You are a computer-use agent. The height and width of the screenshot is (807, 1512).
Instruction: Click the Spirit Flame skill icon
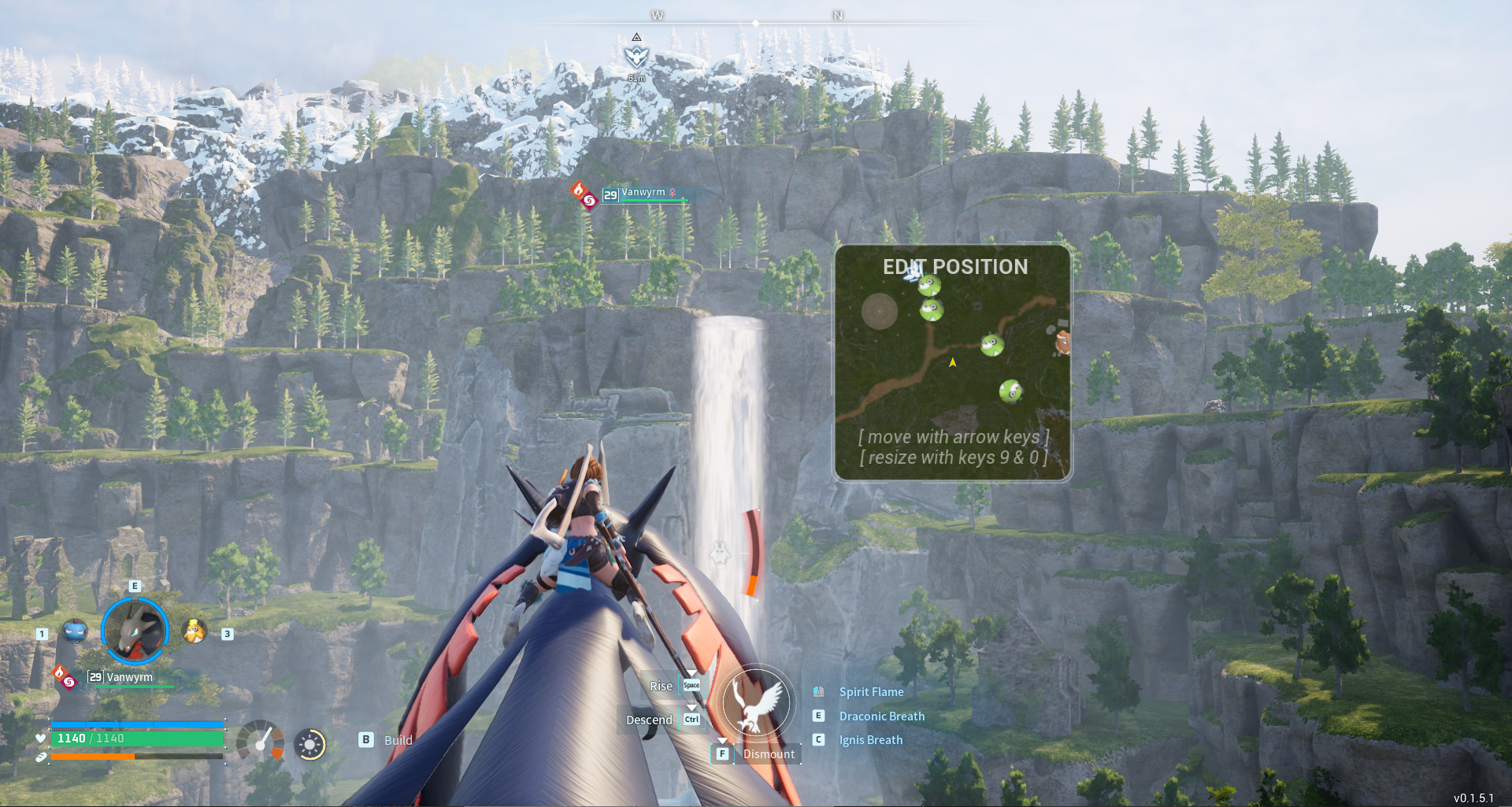coord(819,692)
